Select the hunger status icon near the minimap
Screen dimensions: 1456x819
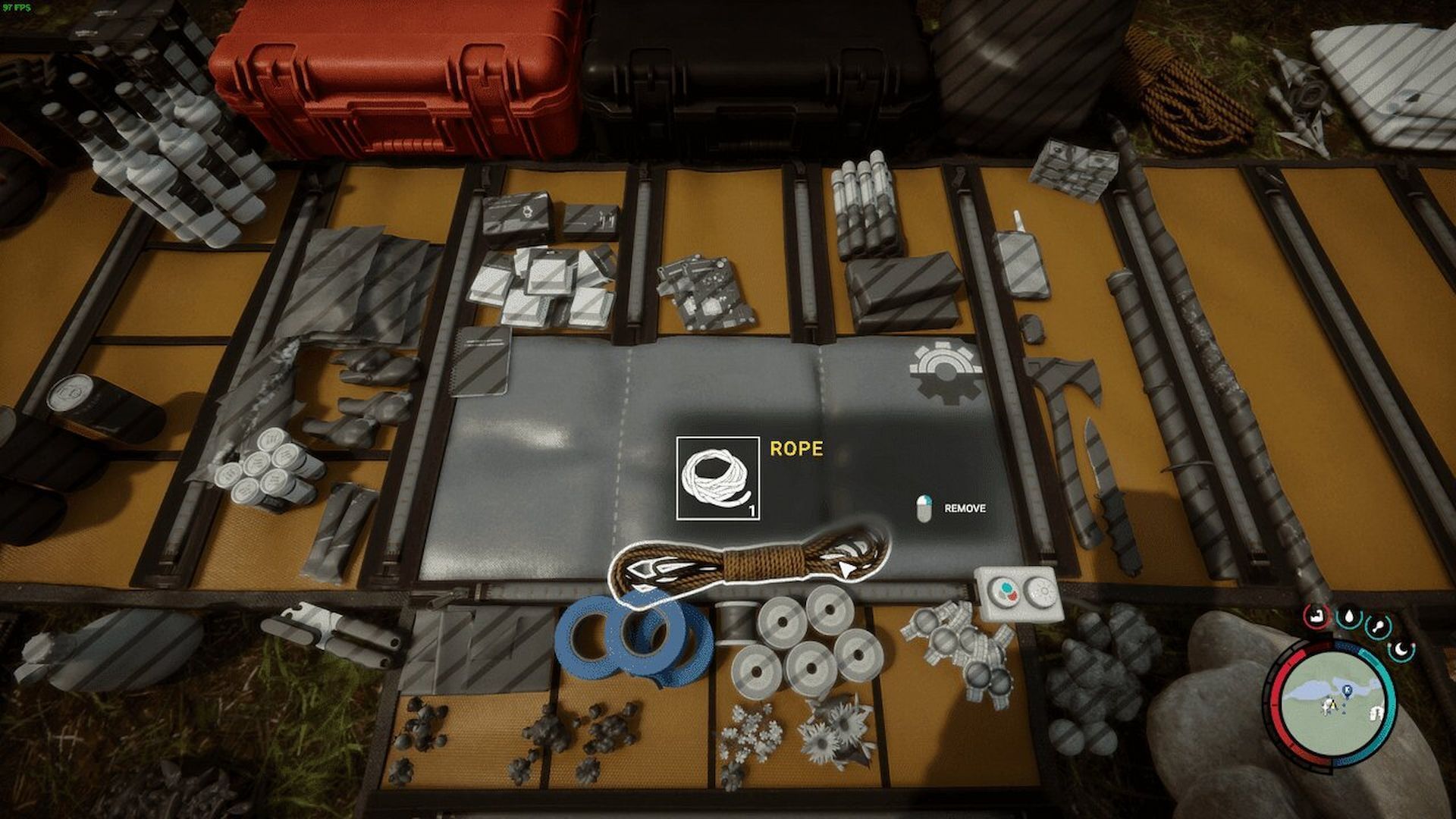point(1376,627)
